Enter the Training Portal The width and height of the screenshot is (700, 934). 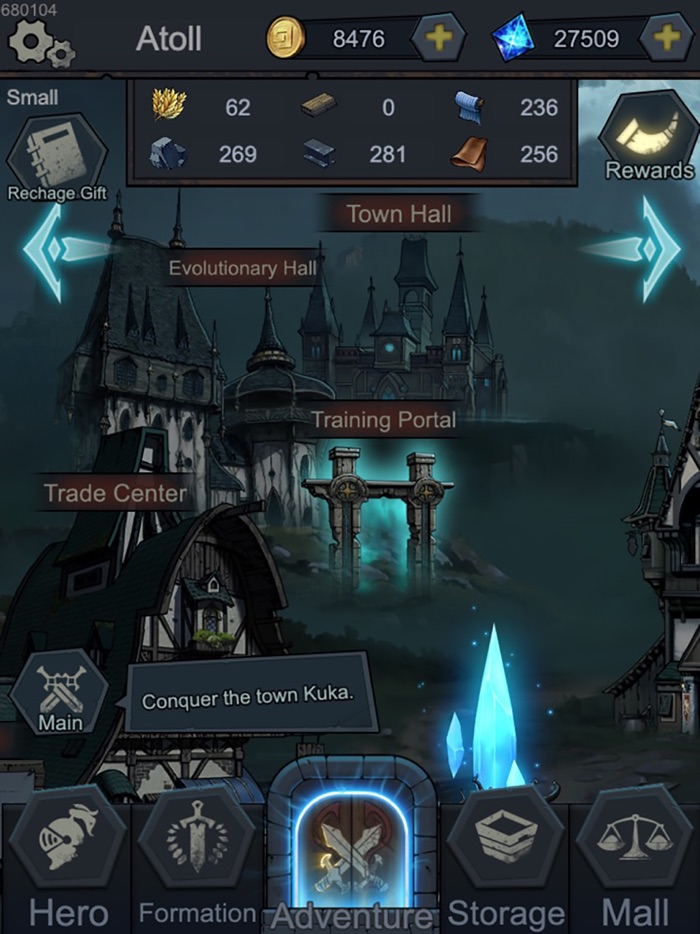(x=383, y=420)
